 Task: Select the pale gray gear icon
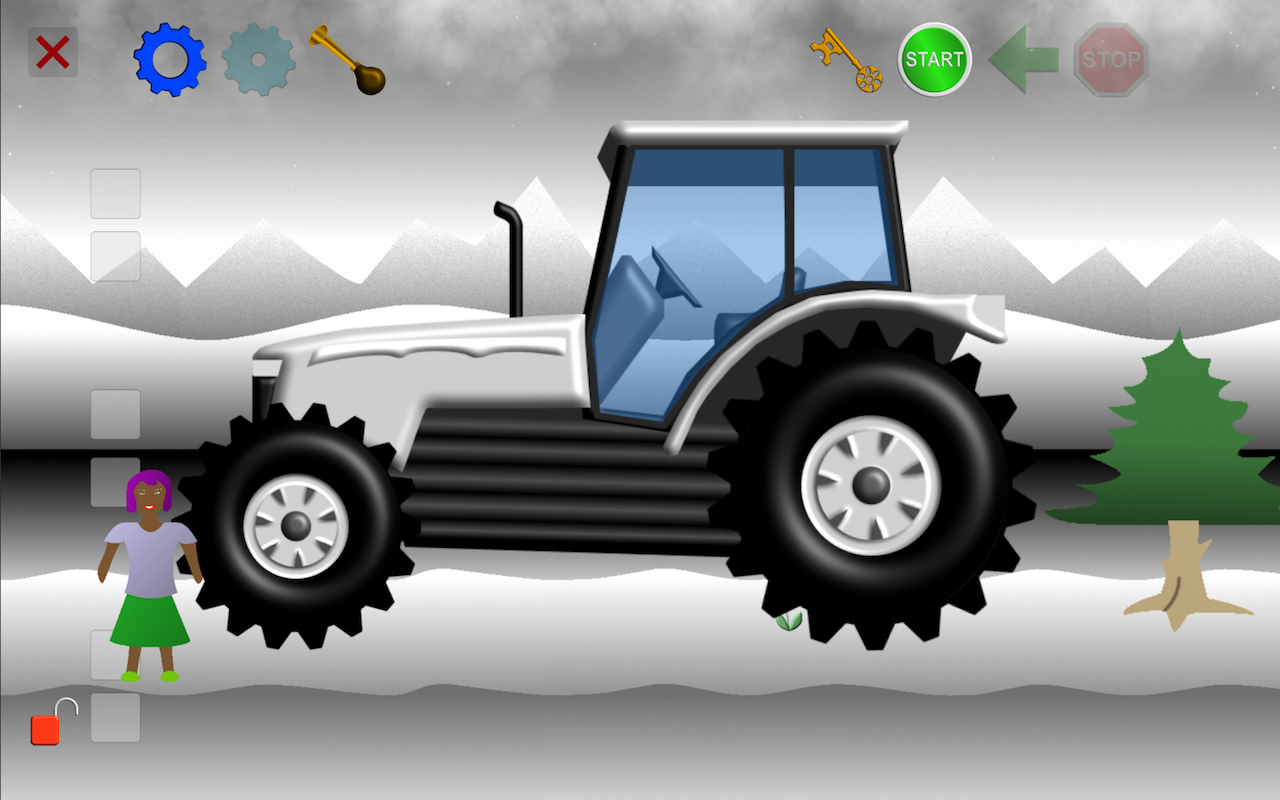tap(258, 58)
